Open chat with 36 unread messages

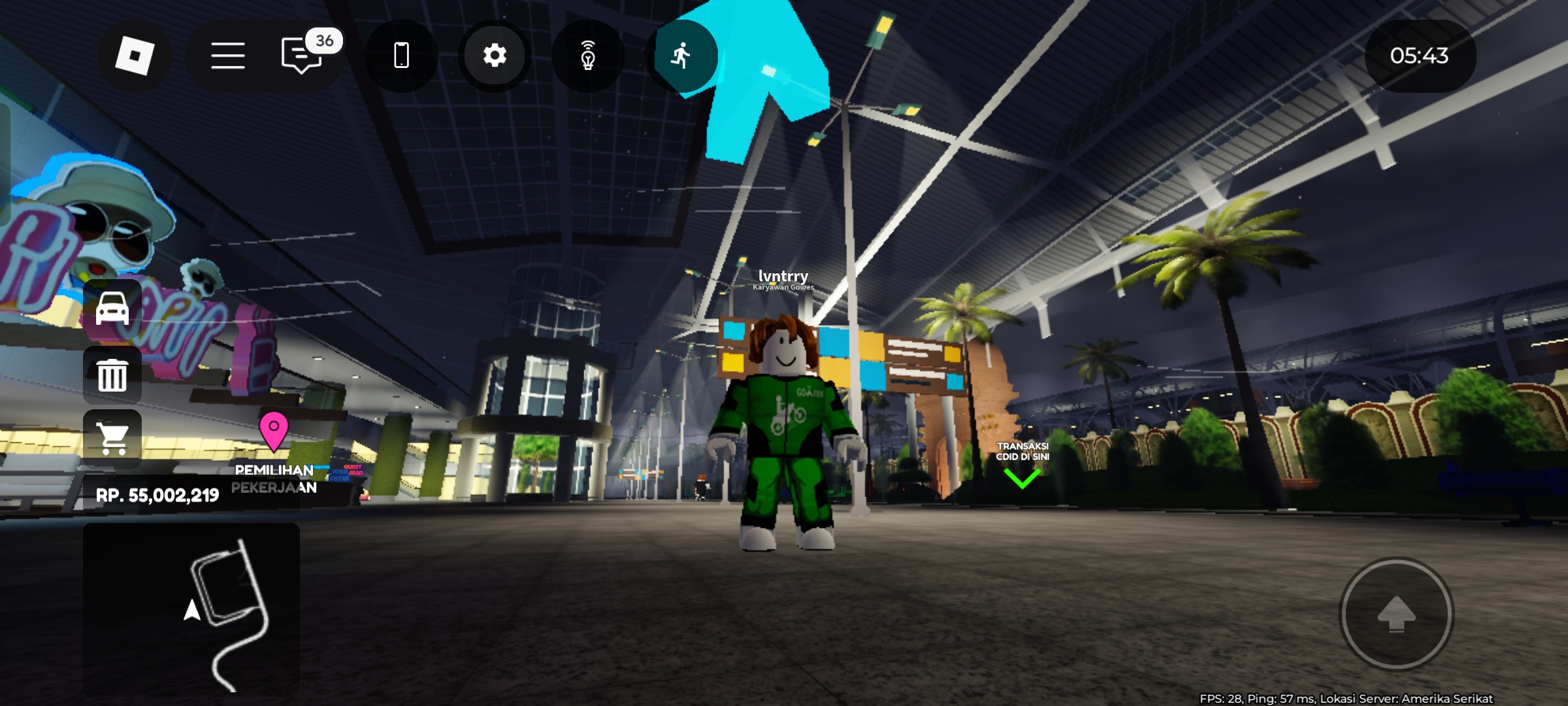click(302, 56)
